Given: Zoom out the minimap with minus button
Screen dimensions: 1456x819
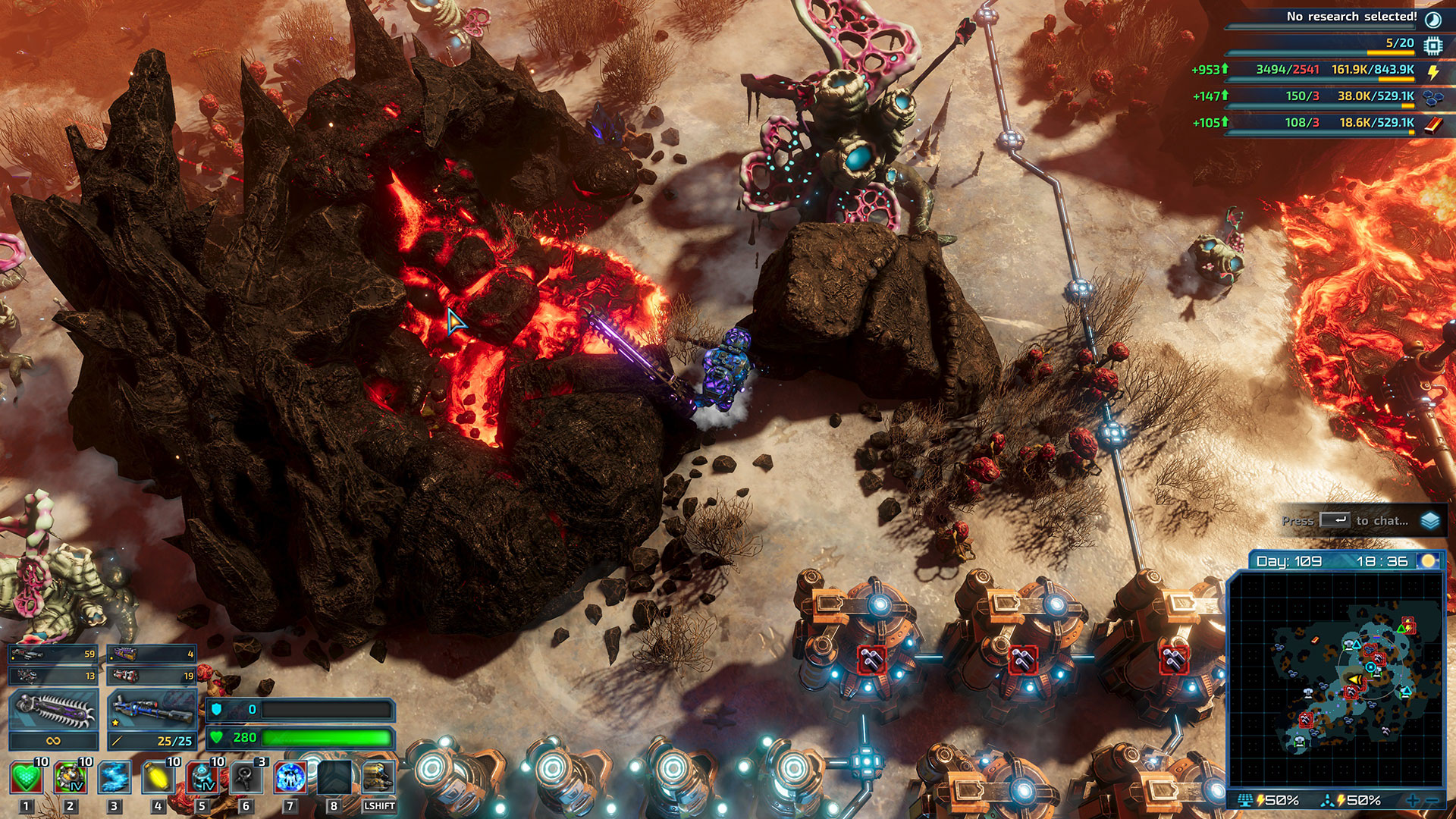Looking at the screenshot, I should pyautogui.click(x=1432, y=801).
